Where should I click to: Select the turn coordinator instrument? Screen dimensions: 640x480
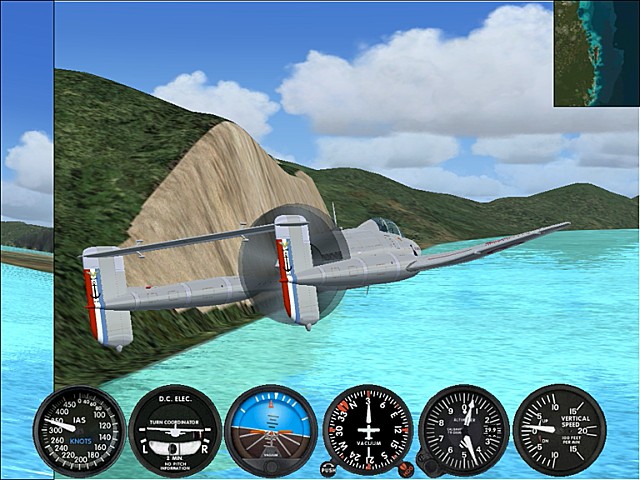click(x=175, y=430)
